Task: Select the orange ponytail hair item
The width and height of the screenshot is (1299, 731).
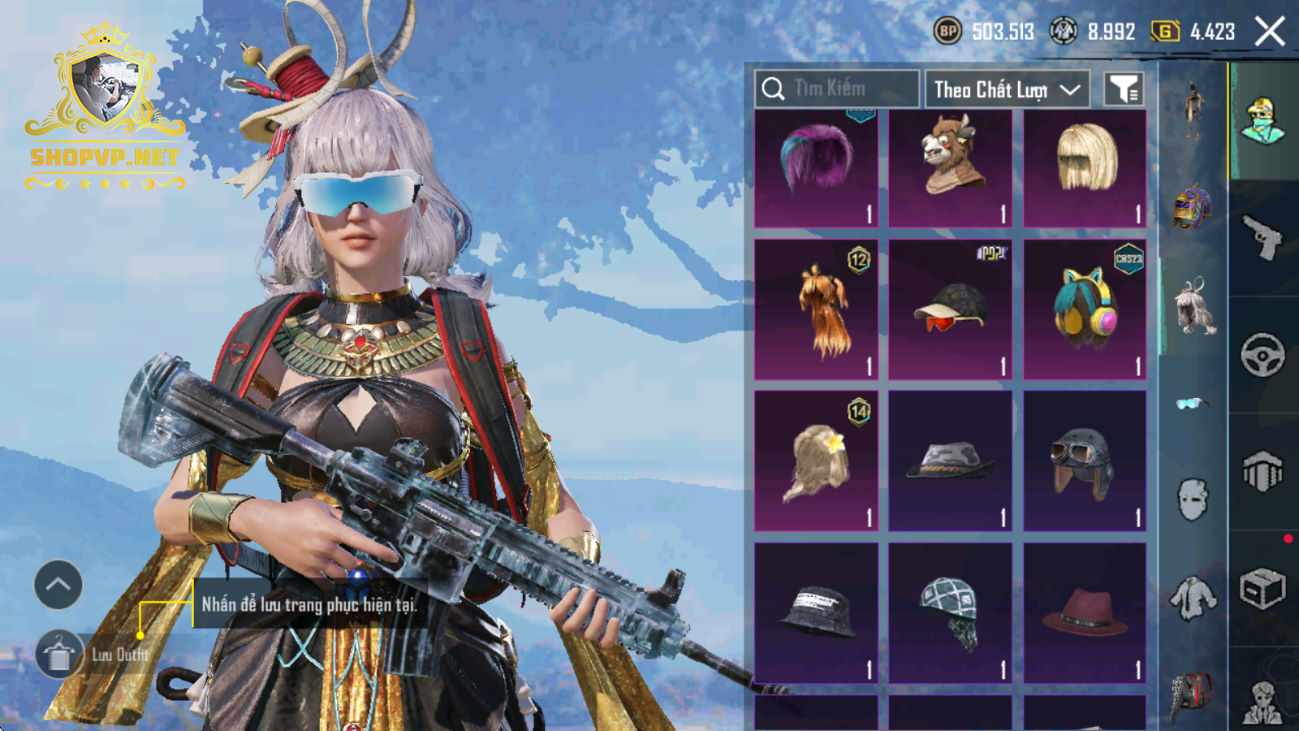Action: [816, 310]
